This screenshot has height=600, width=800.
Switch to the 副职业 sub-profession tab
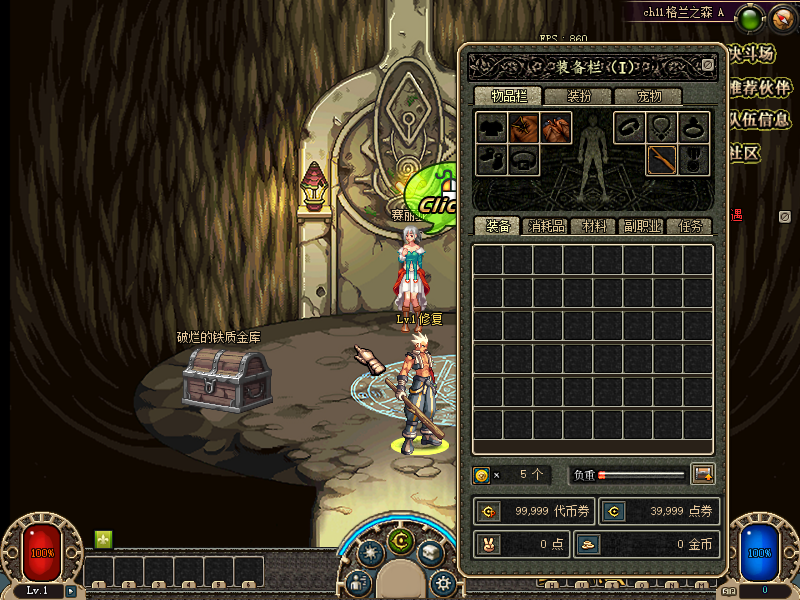[x=641, y=226]
